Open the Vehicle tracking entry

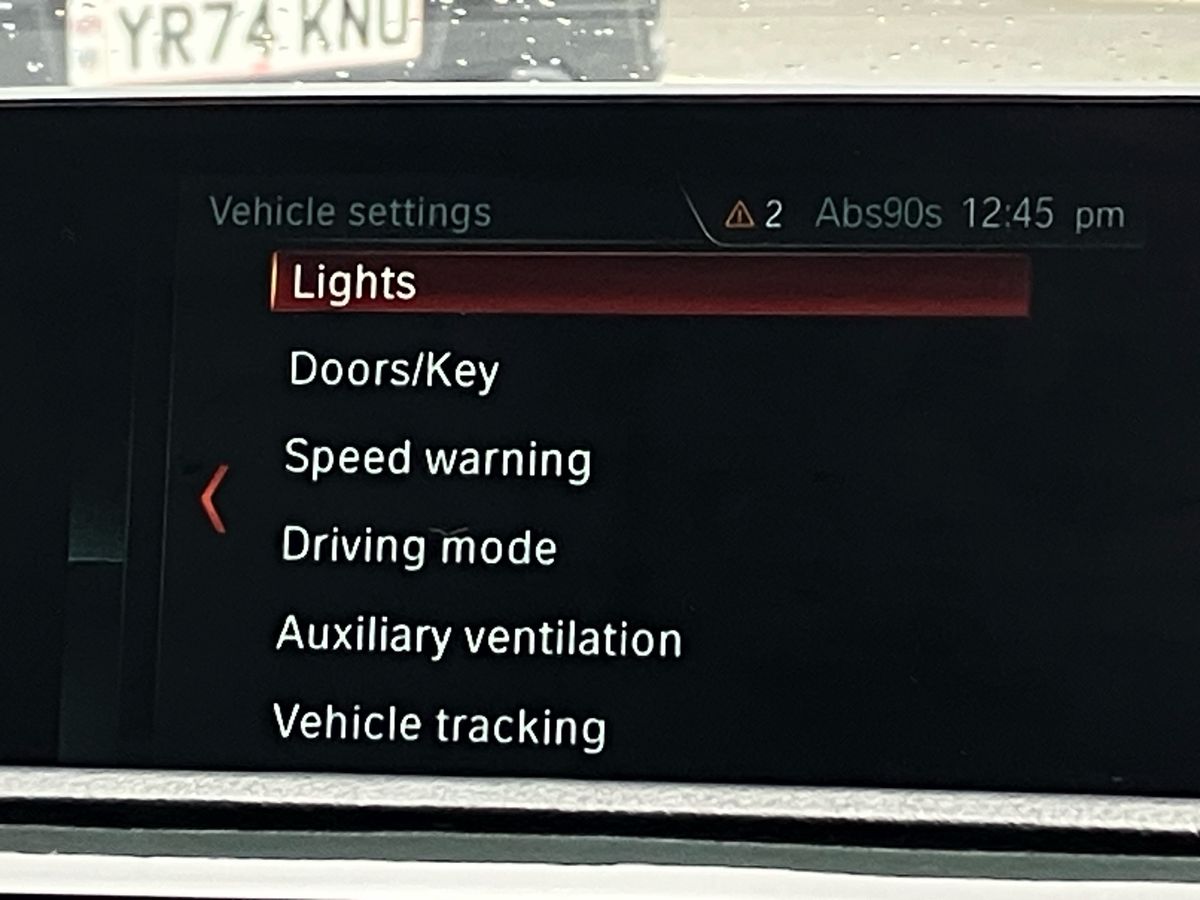click(439, 724)
